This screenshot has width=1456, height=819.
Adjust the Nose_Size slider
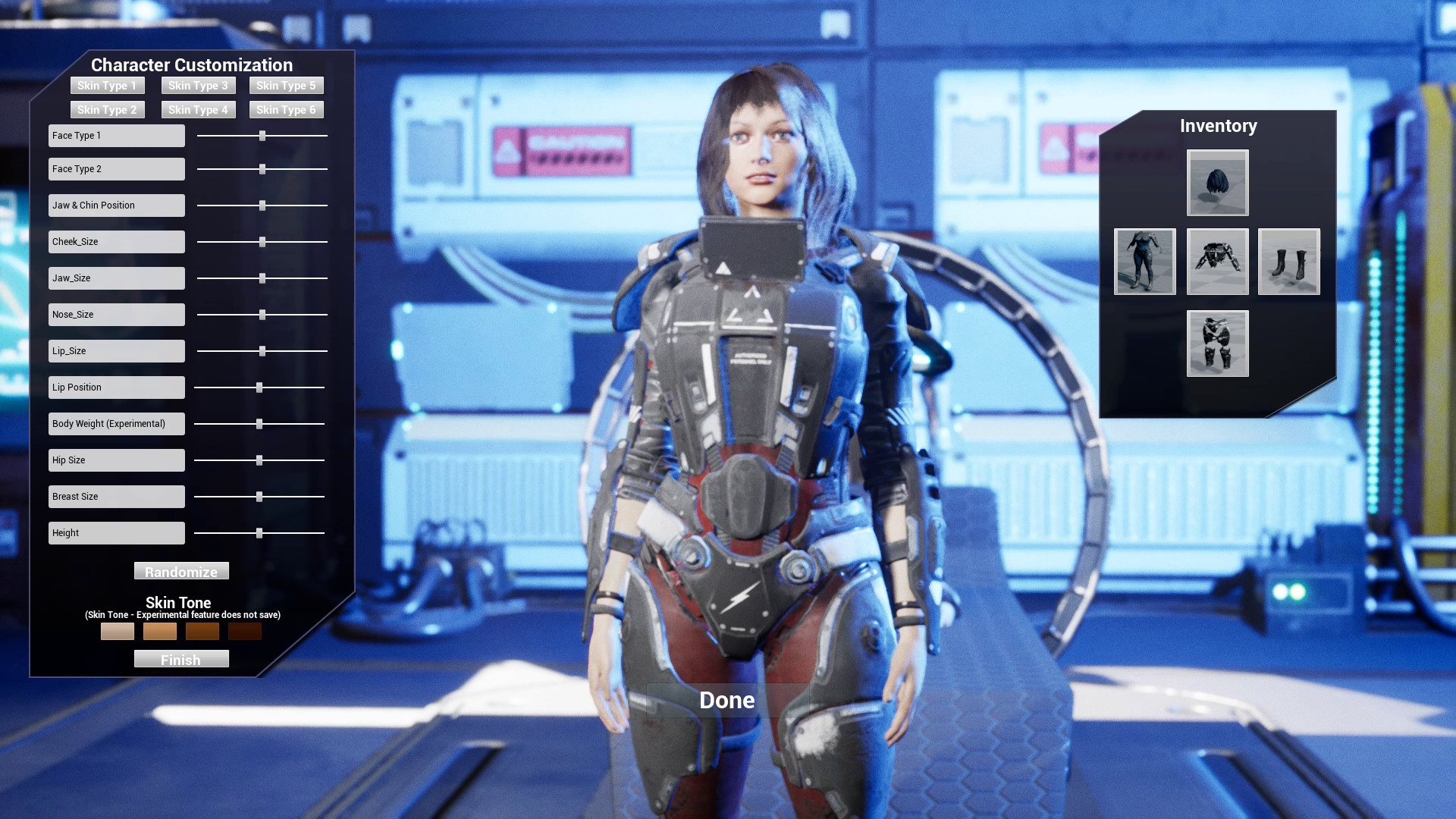point(262,314)
